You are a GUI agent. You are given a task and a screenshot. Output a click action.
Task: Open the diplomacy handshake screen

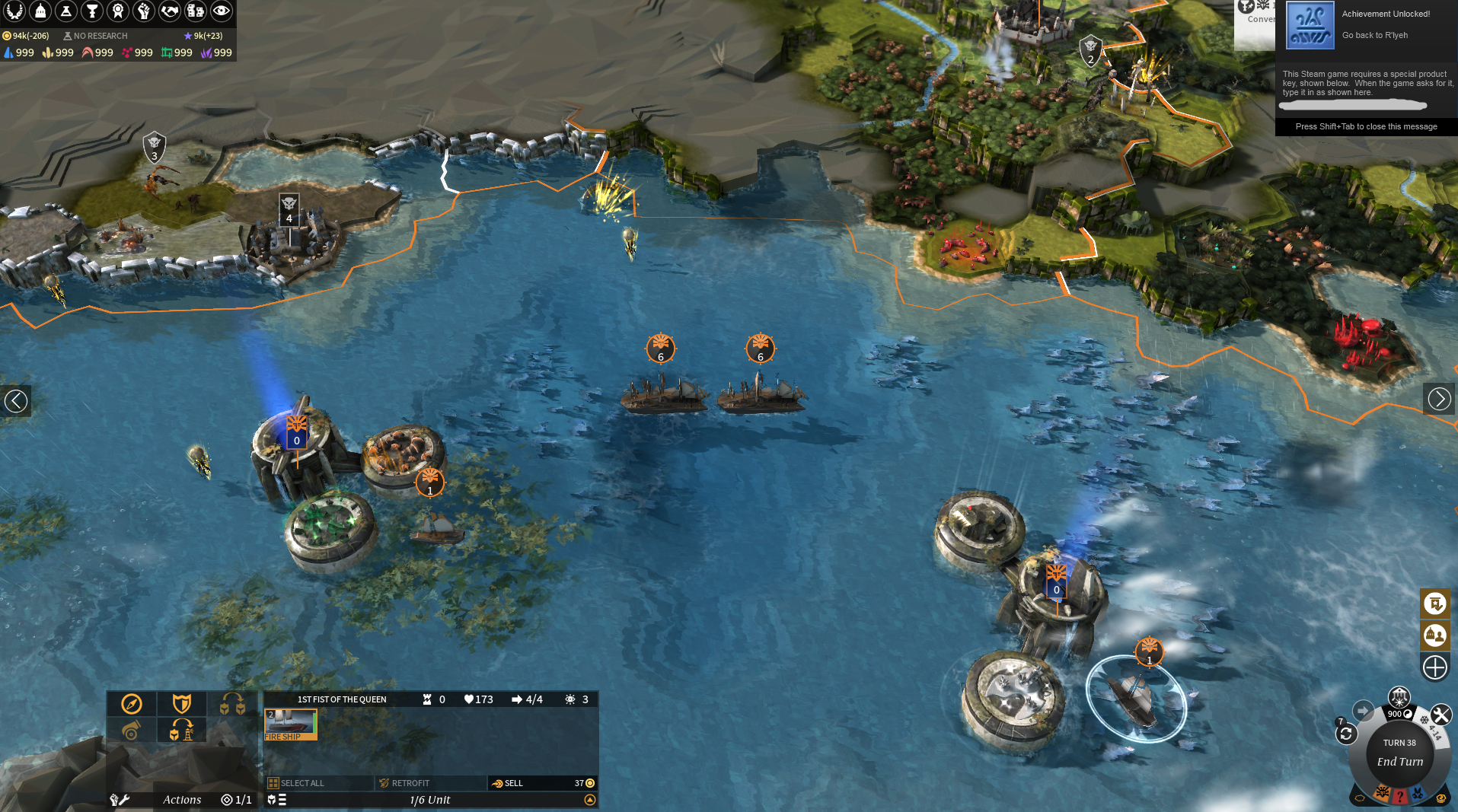(170, 11)
